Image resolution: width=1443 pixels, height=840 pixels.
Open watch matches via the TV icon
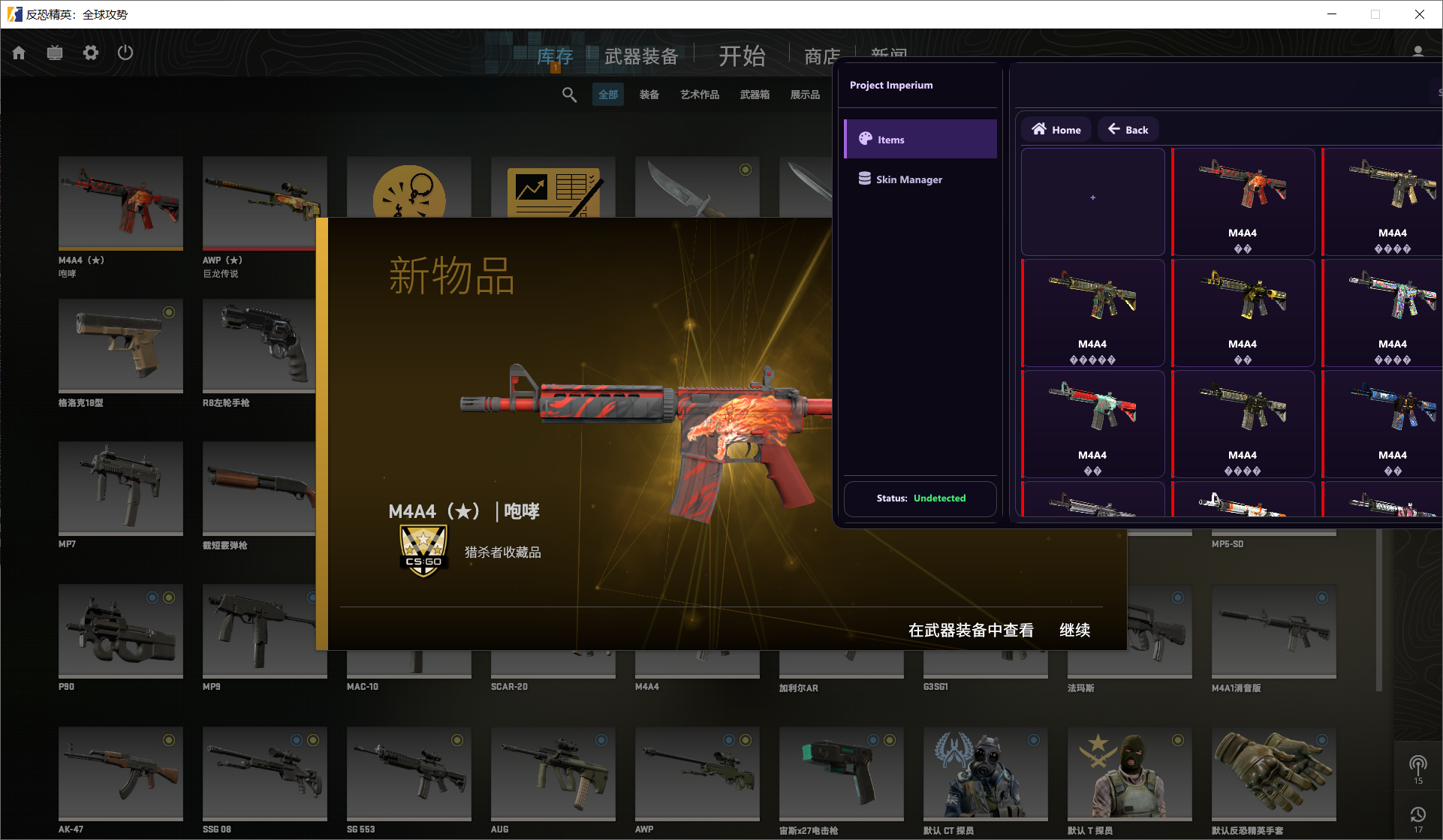(x=54, y=53)
